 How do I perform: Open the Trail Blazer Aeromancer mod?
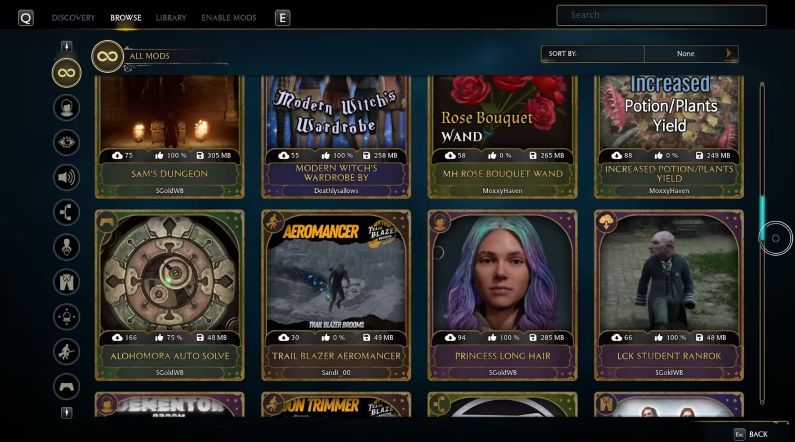click(x=335, y=295)
